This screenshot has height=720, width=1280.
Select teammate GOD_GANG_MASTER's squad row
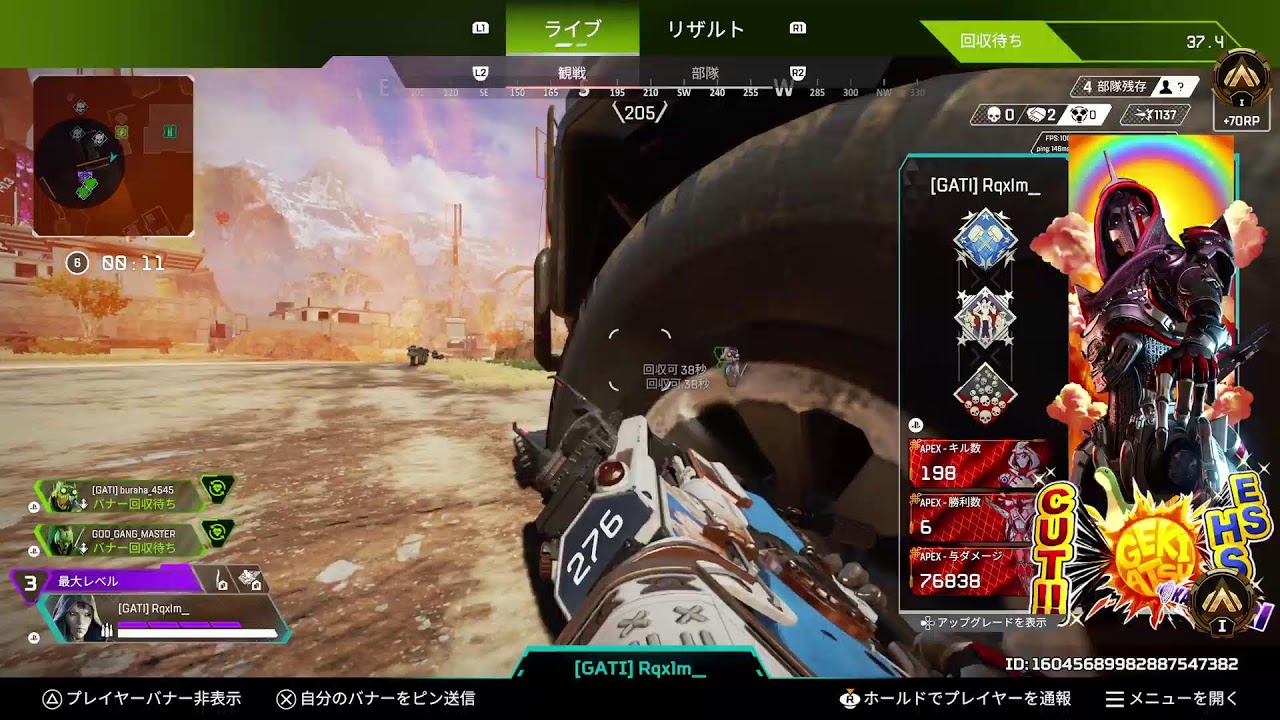[133, 540]
